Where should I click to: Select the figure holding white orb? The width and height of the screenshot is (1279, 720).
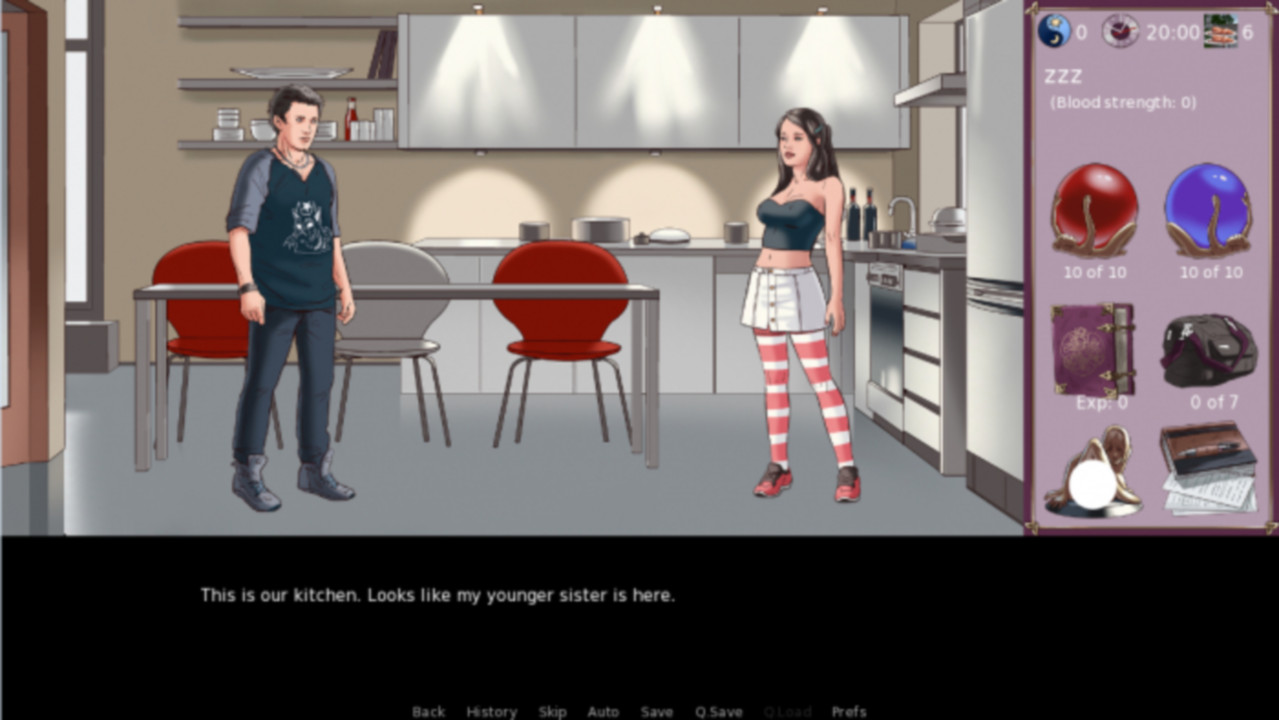1092,474
